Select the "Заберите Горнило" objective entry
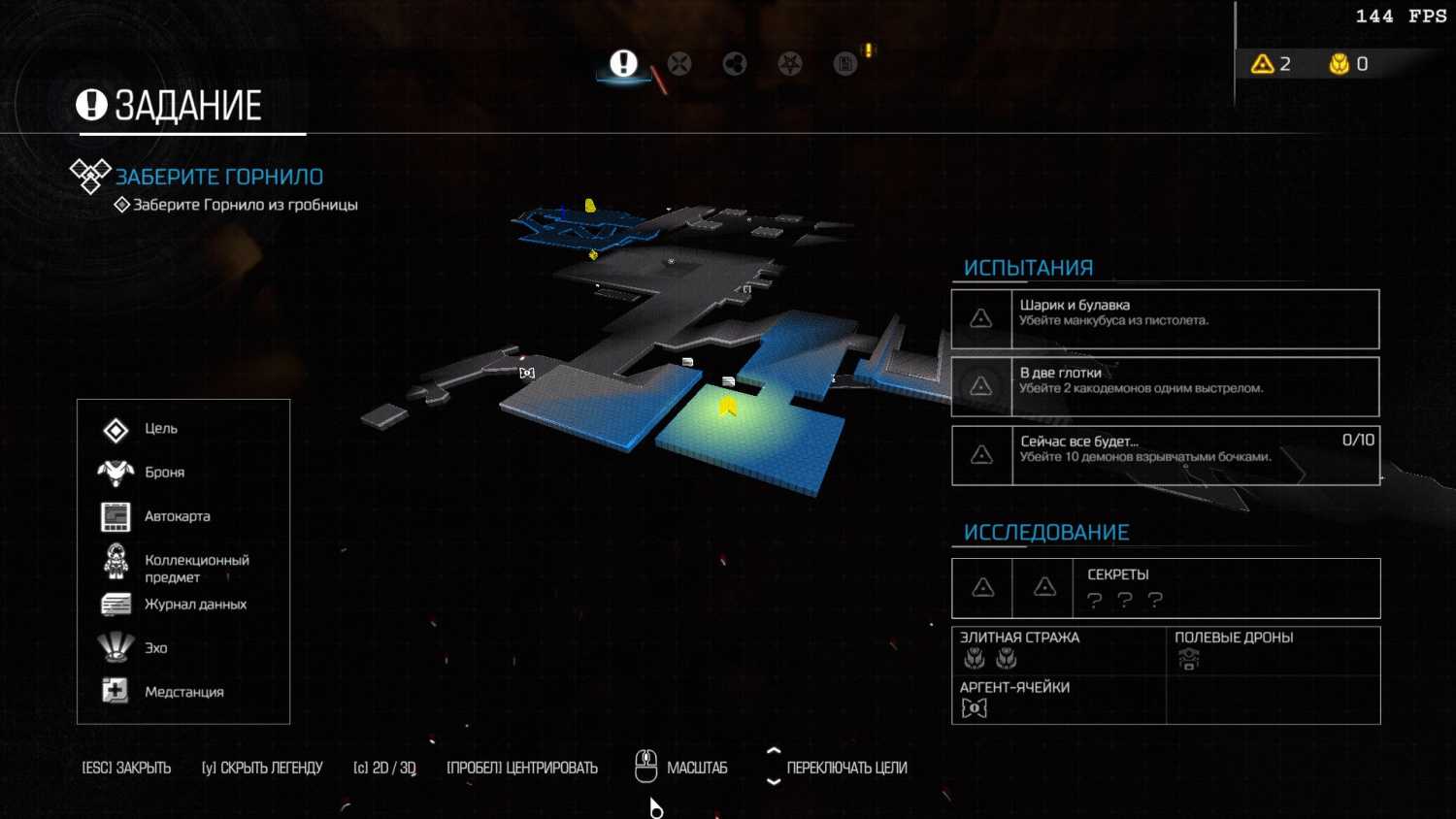This screenshot has width=1456, height=819. [219, 177]
